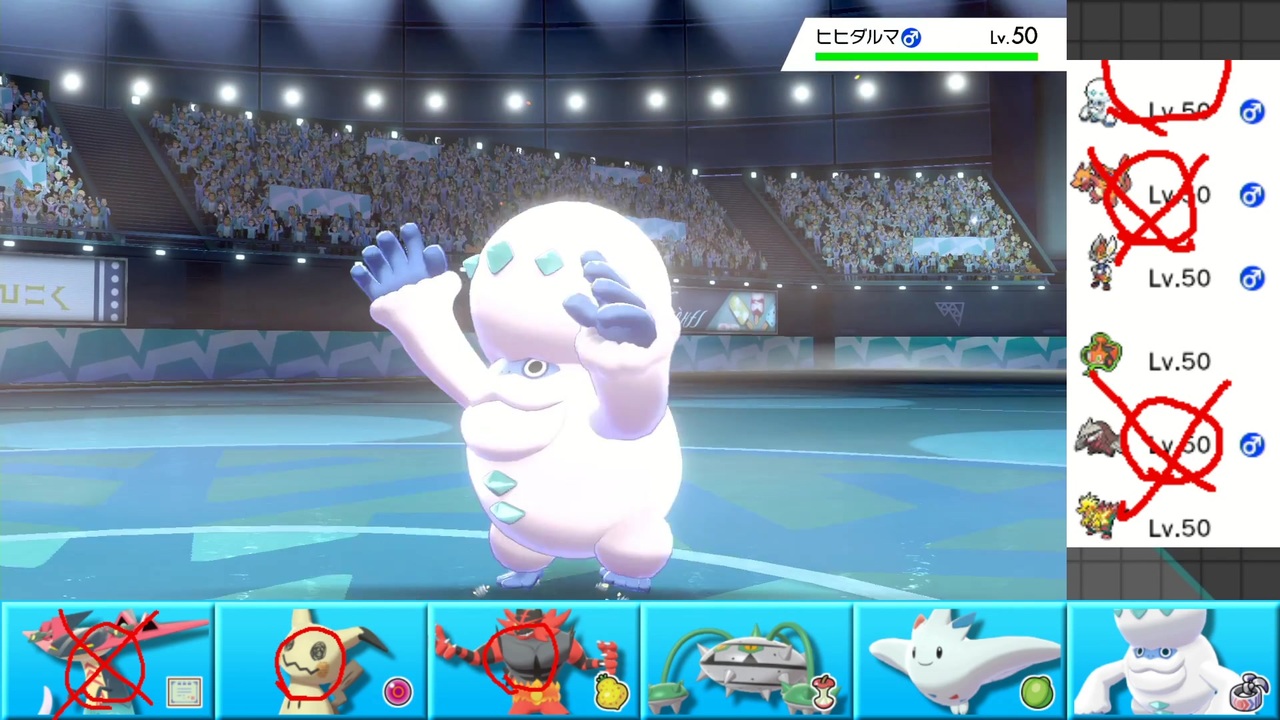Select the Dragapult team tile
This screenshot has height=720, width=1280.
107,662
